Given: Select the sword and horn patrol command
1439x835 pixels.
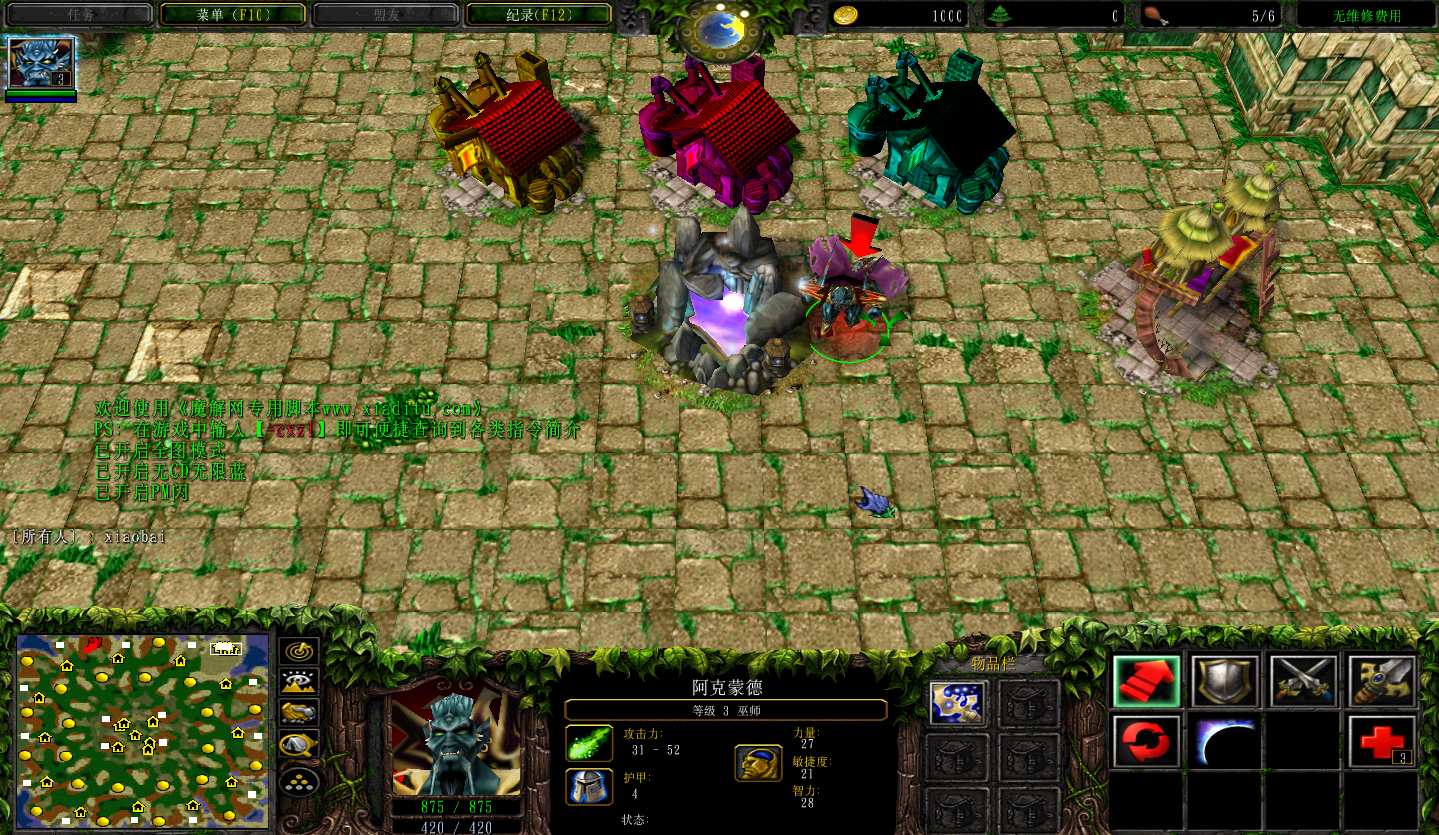Looking at the screenshot, I should tap(1381, 682).
